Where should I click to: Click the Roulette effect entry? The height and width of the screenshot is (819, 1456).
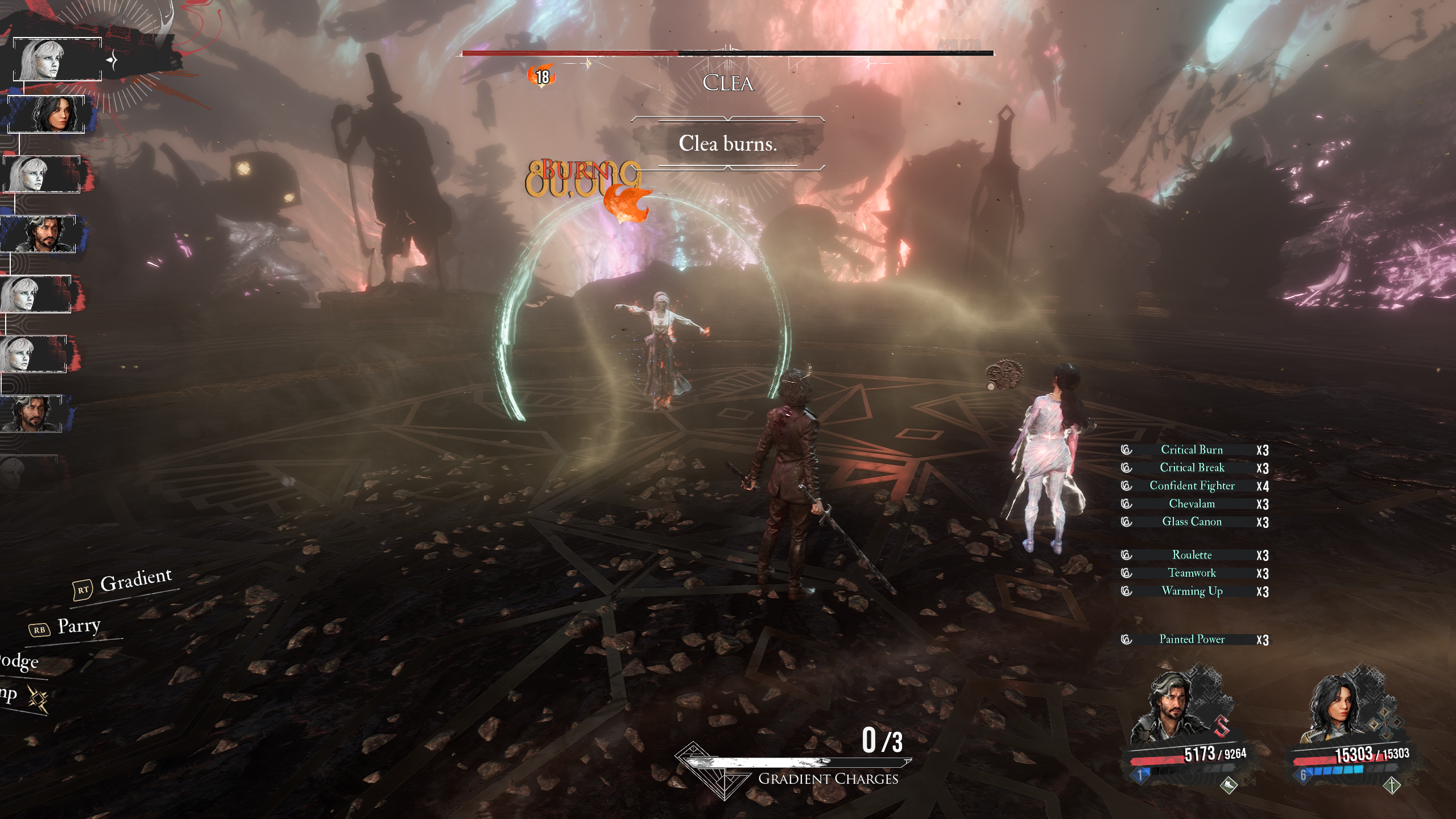click(1192, 555)
